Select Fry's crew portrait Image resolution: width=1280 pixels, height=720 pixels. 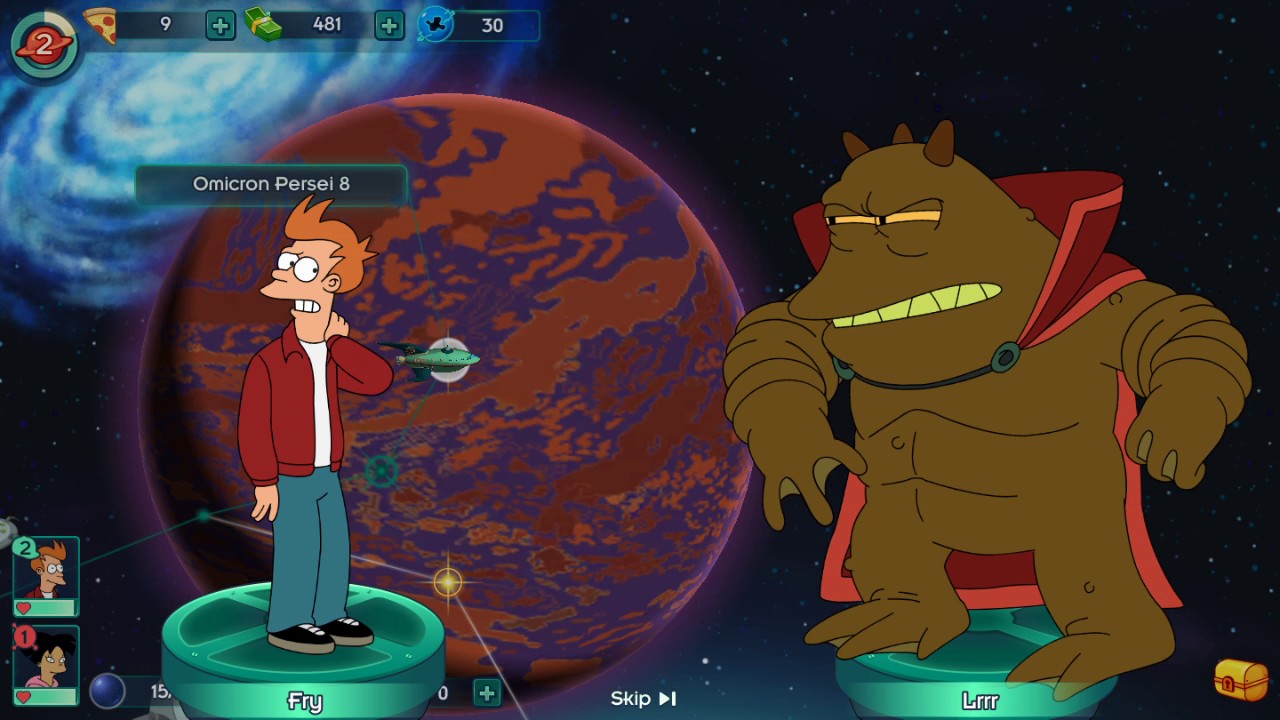pos(46,575)
